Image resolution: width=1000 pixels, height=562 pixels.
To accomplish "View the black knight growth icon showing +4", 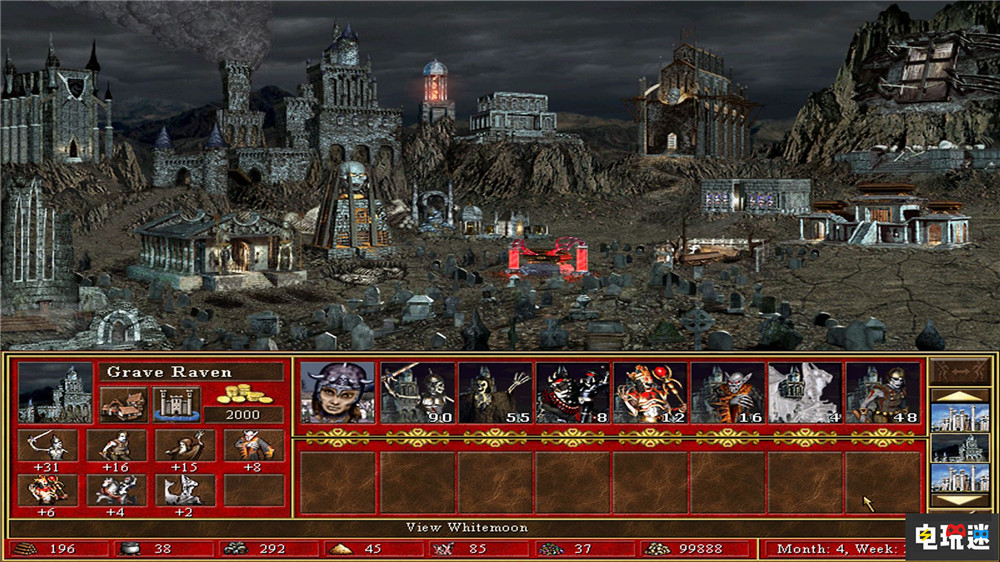I will coord(110,490).
